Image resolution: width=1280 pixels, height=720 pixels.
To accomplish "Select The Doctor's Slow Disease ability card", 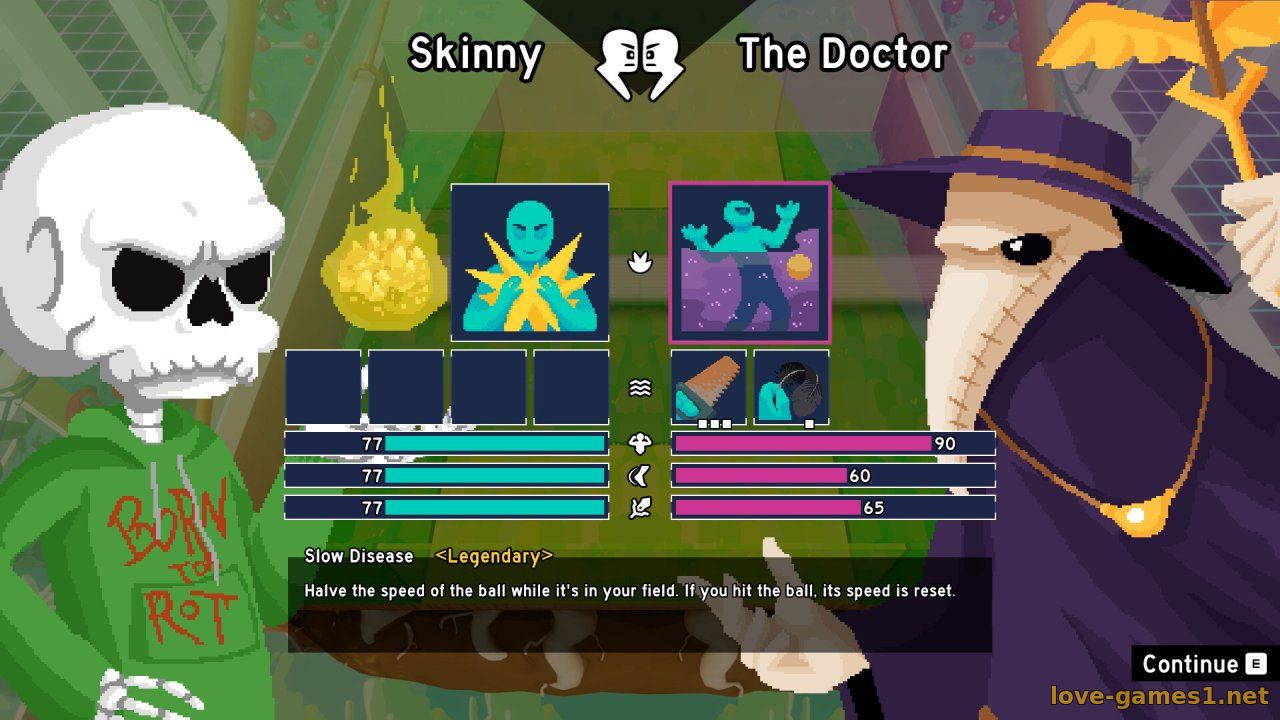I will coord(750,263).
